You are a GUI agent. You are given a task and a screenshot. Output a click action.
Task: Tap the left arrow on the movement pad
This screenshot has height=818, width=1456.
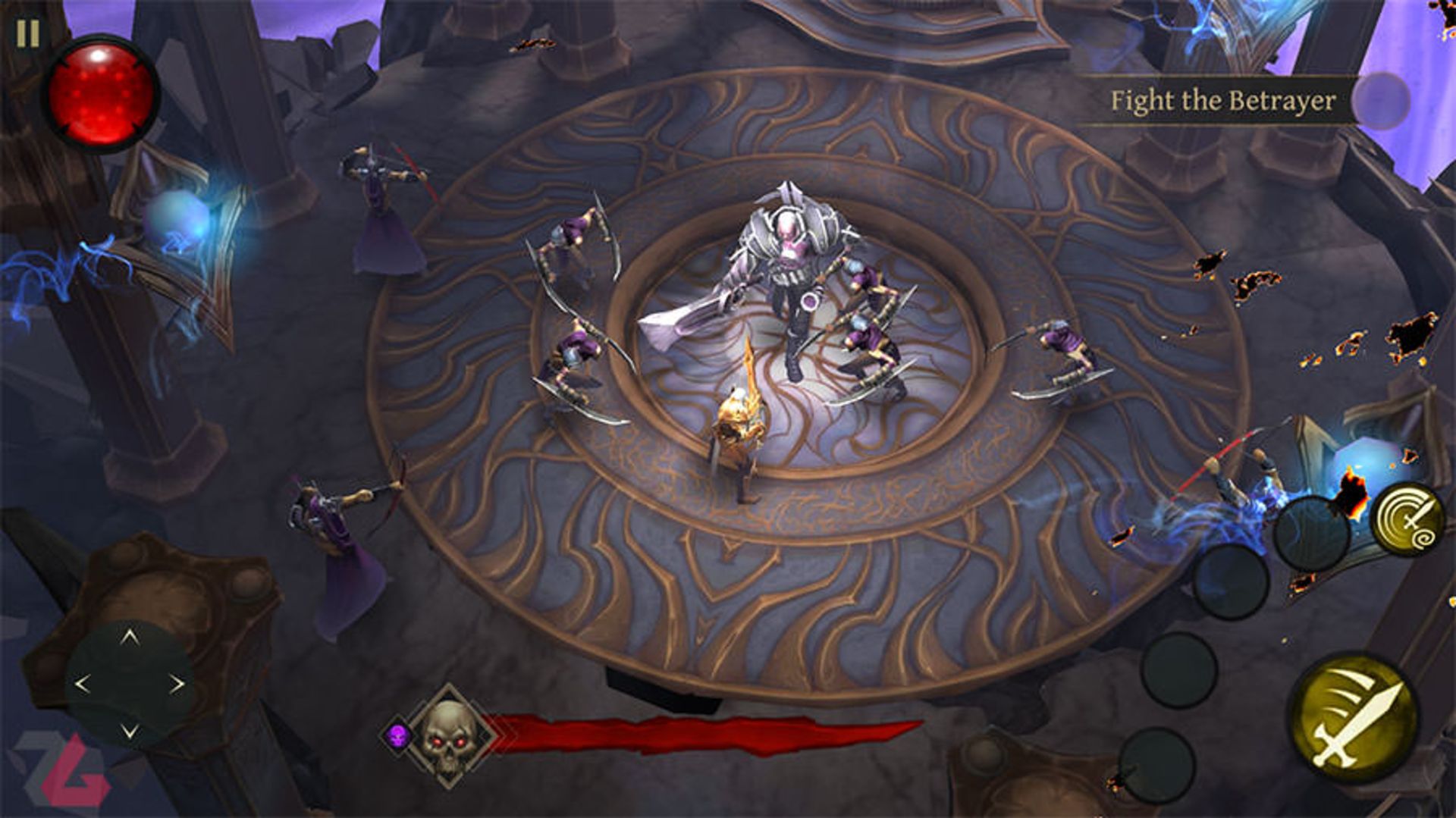(x=82, y=685)
